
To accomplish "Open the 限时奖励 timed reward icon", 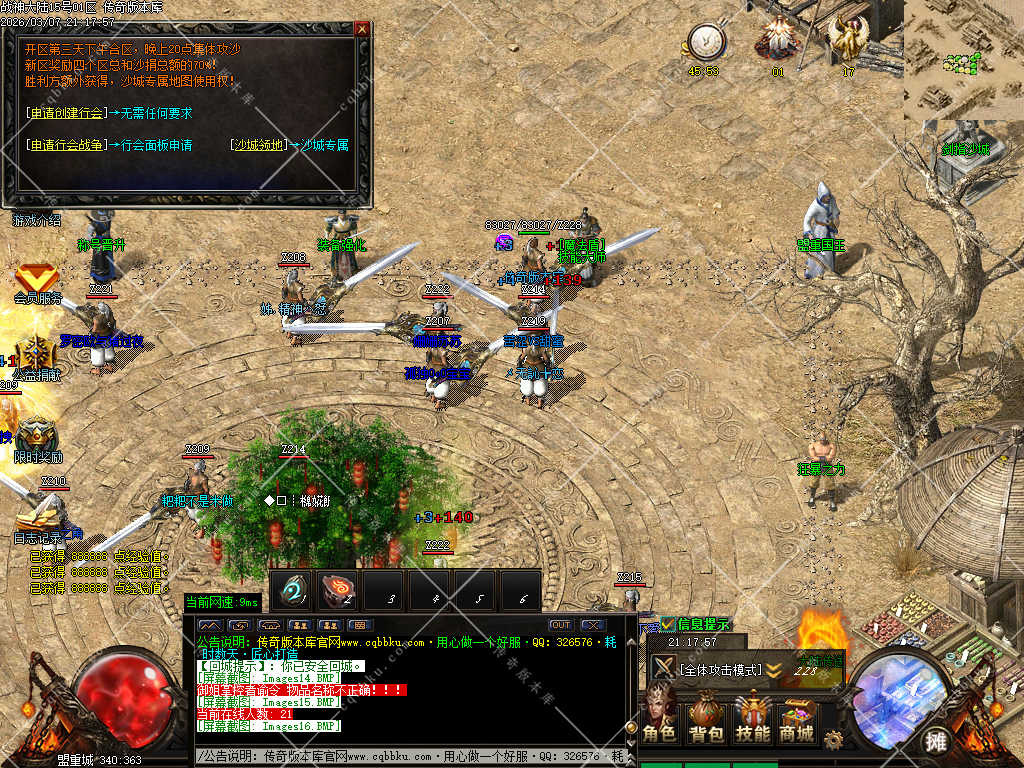I will (37, 436).
